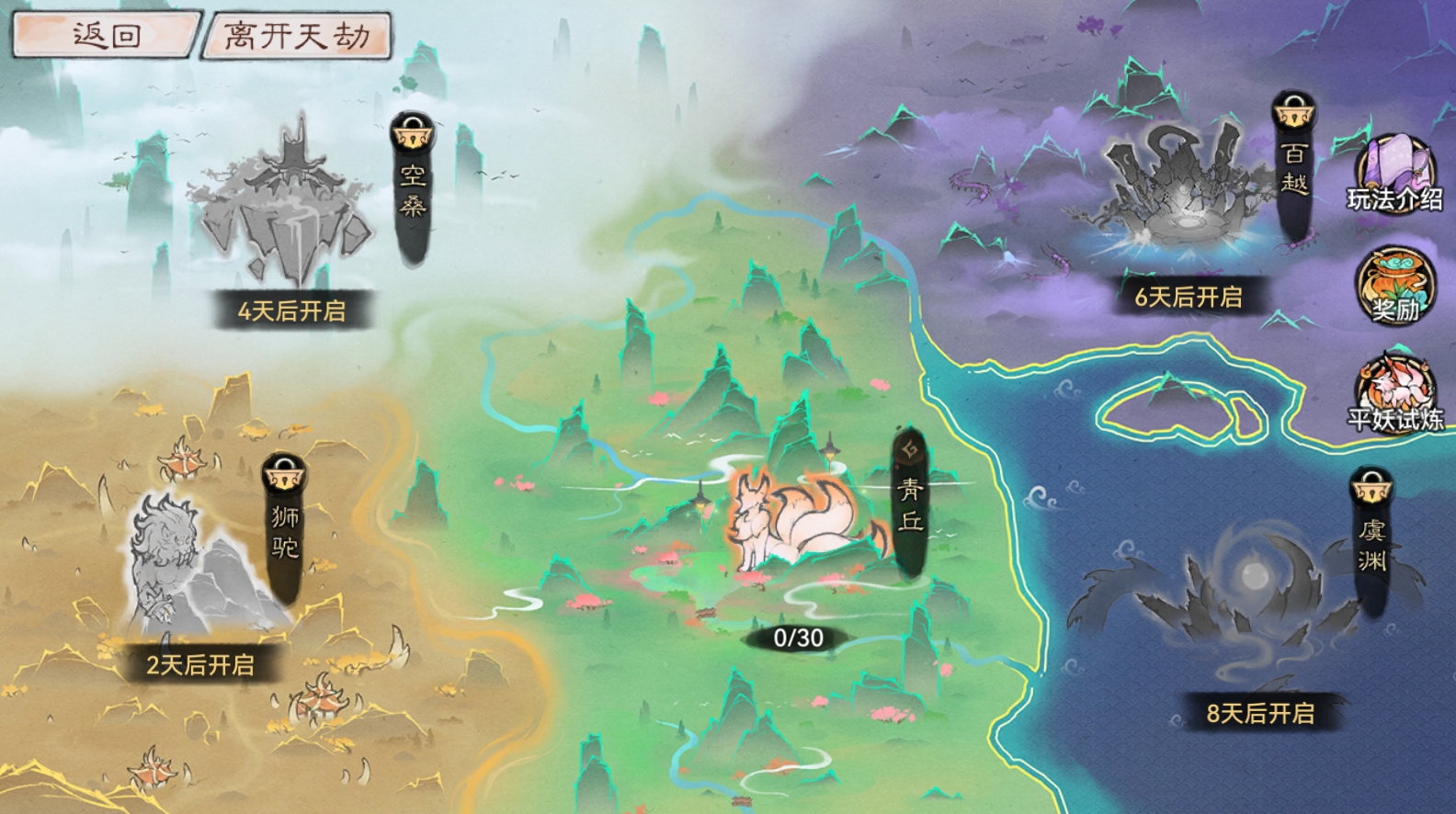Open the 奖励 rewards pot icon
The width and height of the screenshot is (1456, 814).
[1394, 286]
